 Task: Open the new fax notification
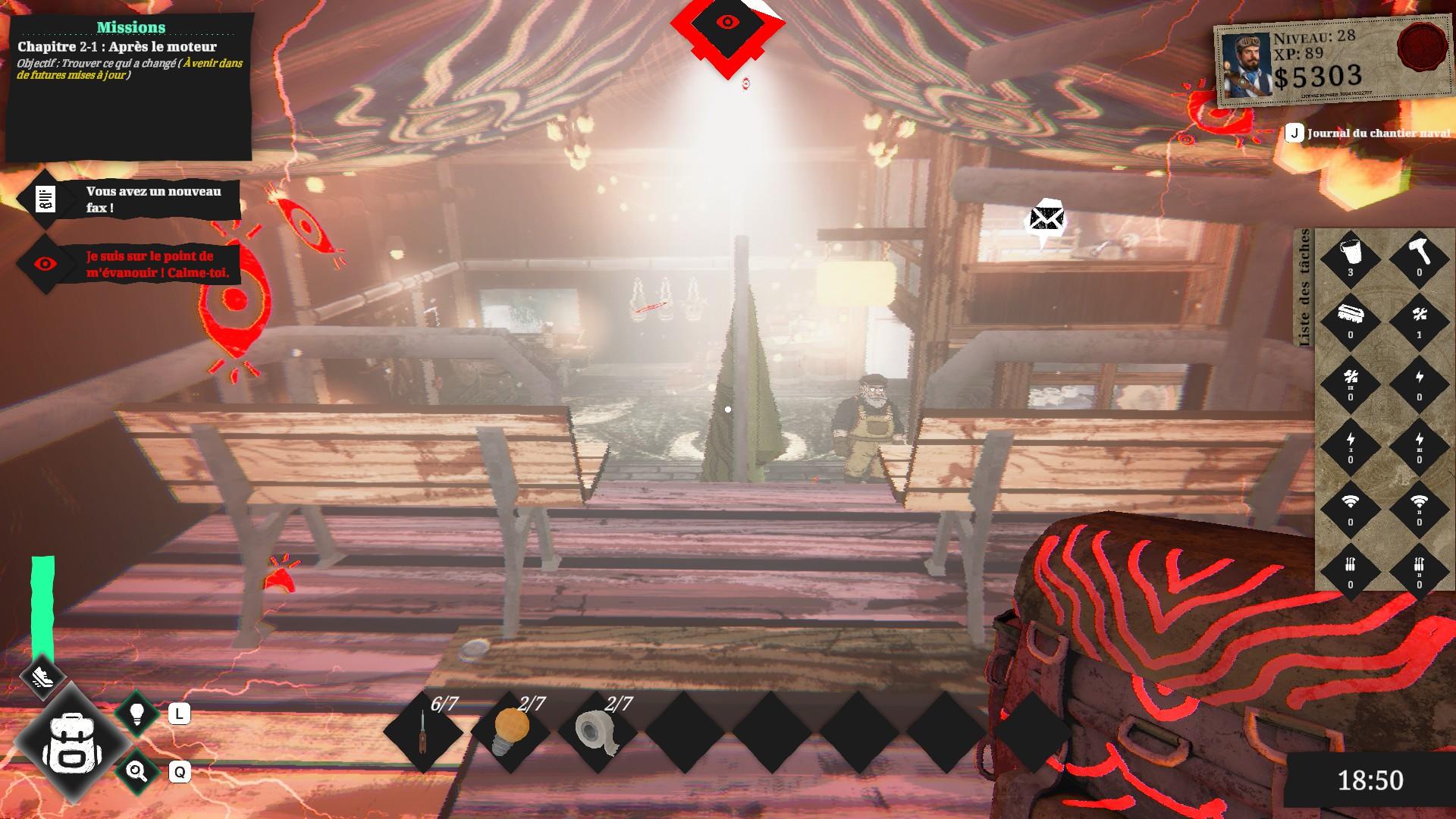coord(129,199)
